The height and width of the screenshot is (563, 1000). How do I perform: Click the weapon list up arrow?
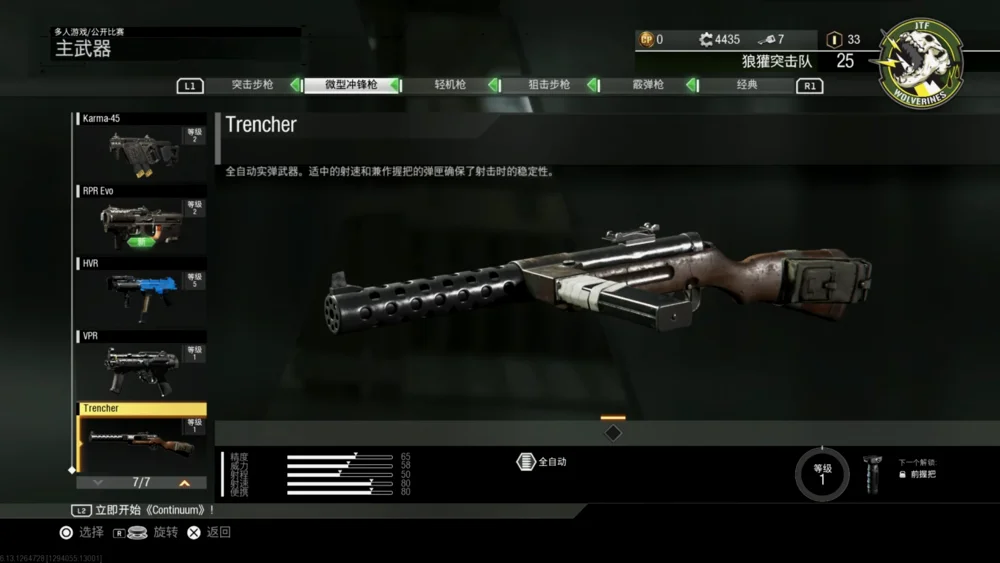tap(184, 482)
